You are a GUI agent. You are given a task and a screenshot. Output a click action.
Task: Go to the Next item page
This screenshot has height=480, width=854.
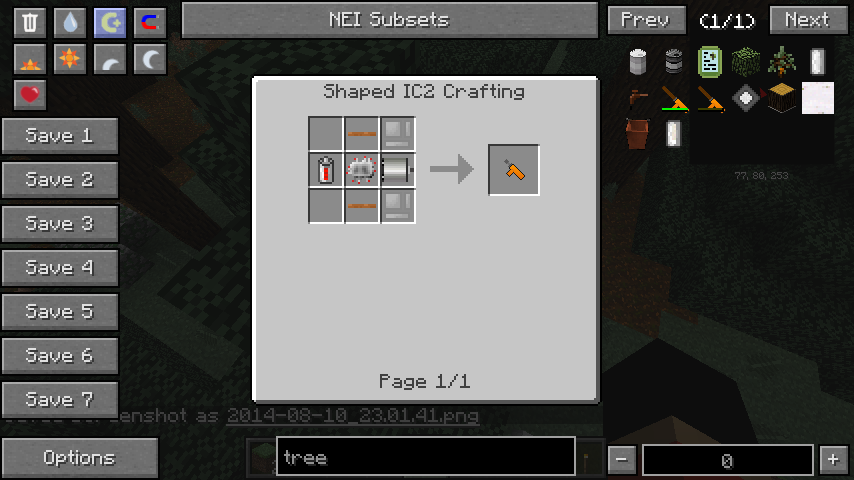click(x=806, y=20)
